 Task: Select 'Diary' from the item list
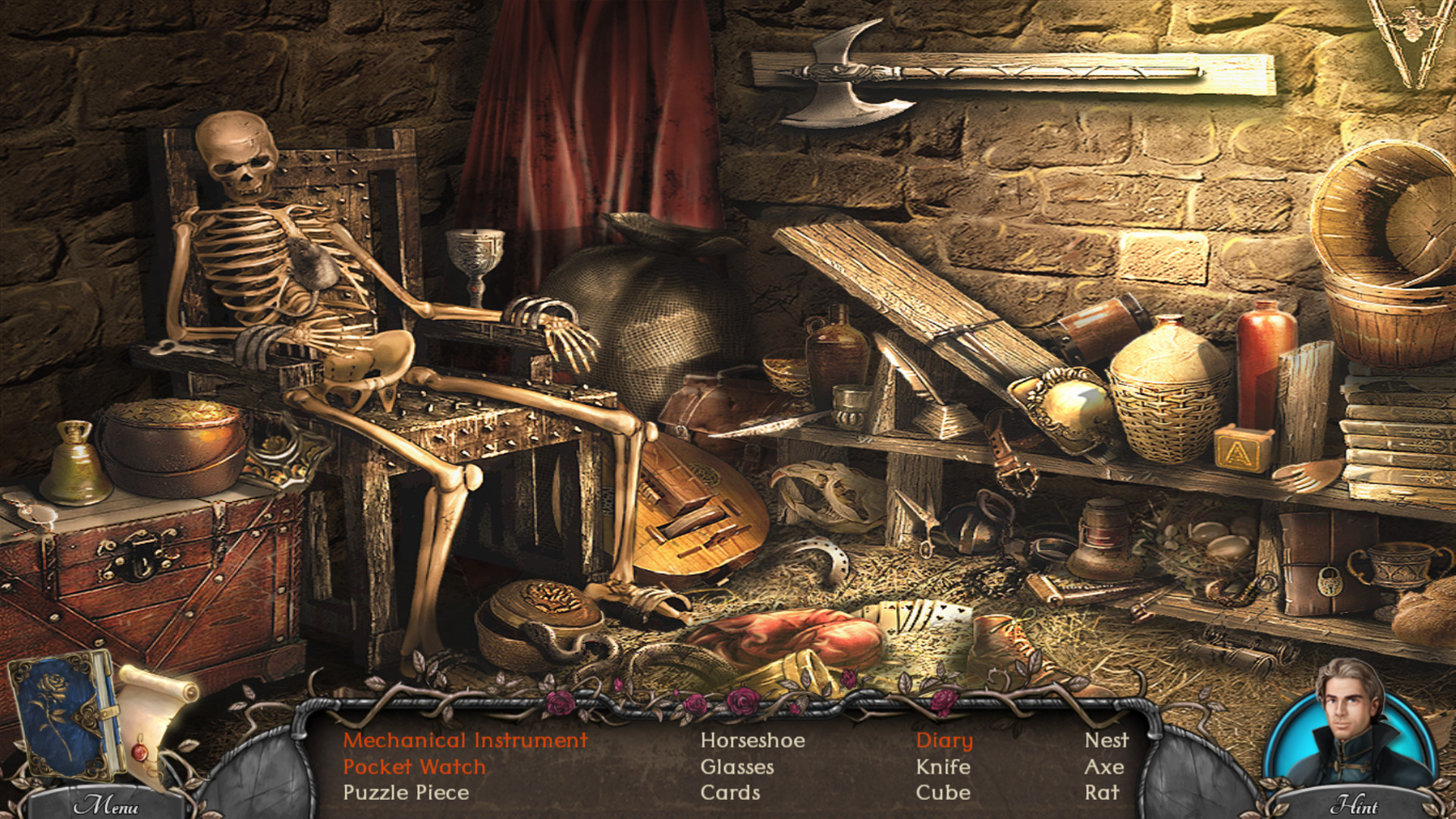tap(943, 741)
